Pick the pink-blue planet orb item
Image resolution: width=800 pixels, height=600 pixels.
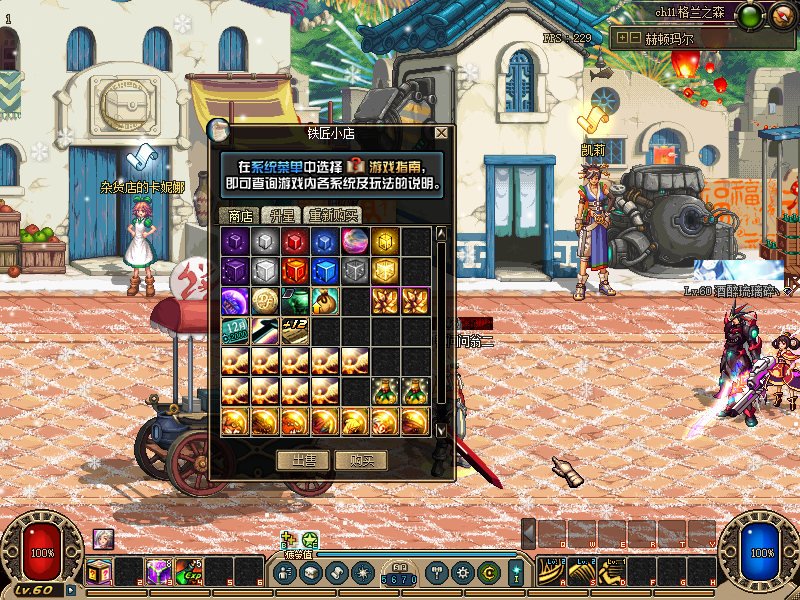pyautogui.click(x=355, y=241)
